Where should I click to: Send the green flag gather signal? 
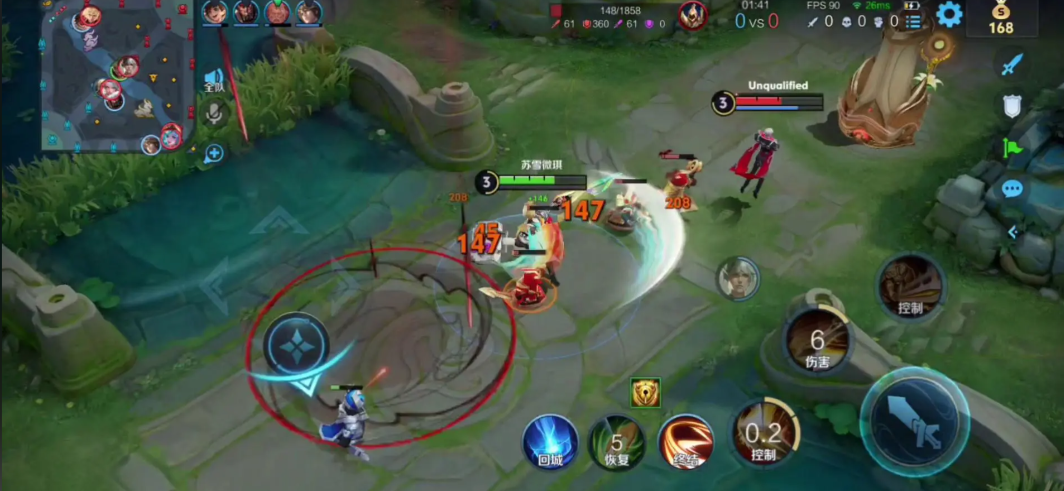coord(1012,148)
